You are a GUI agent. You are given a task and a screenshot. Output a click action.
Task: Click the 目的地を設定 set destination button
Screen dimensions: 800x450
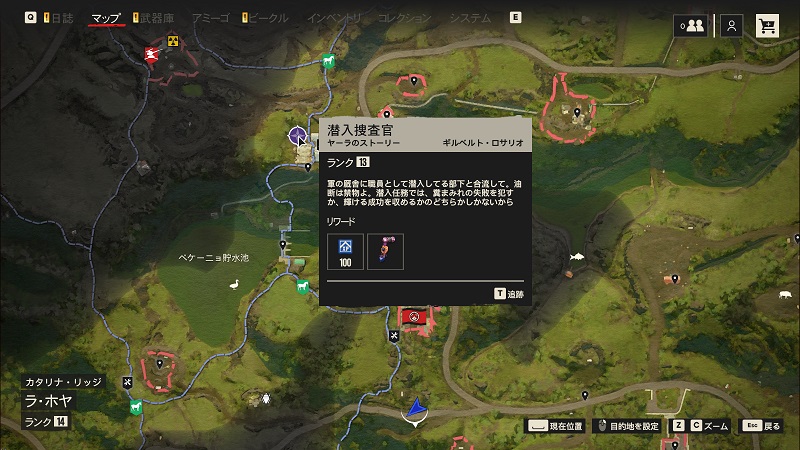pos(629,426)
